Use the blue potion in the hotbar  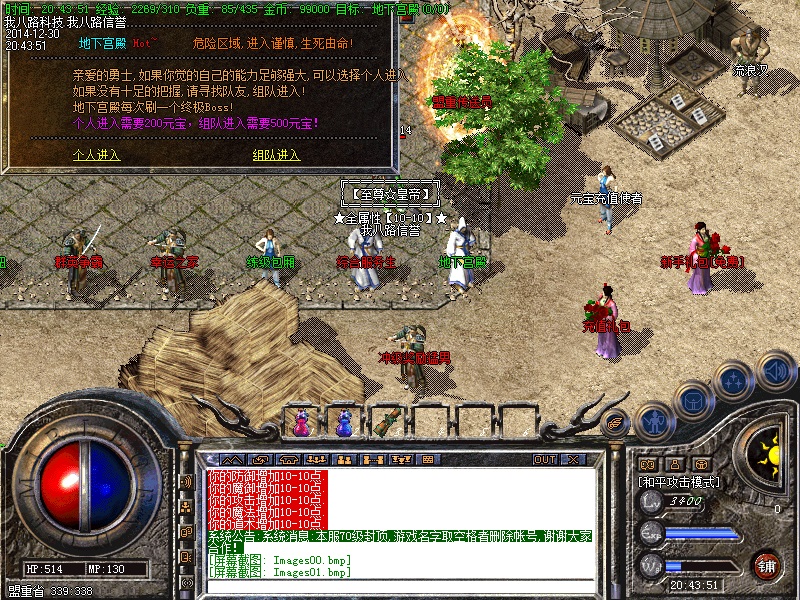tap(344, 423)
